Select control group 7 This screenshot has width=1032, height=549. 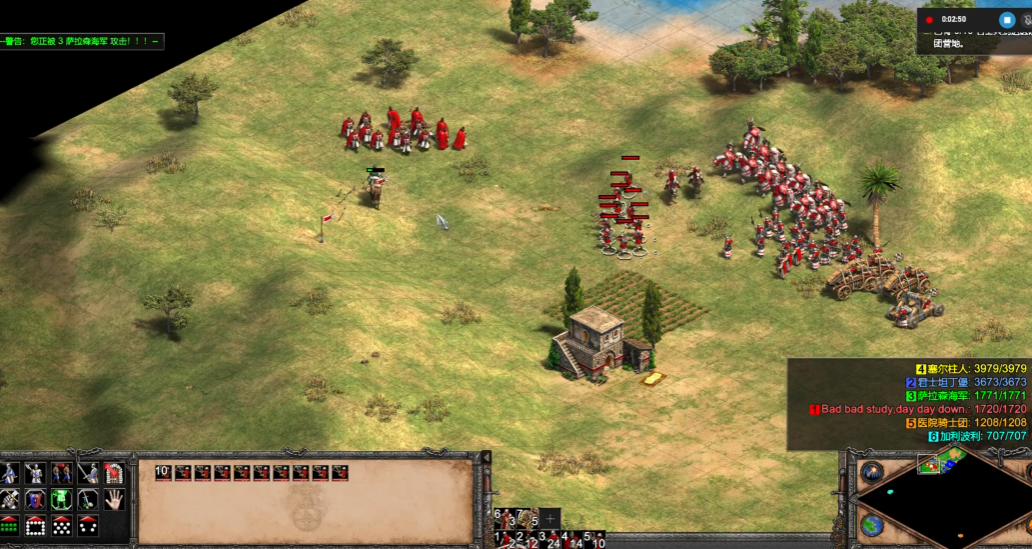[x=519, y=518]
